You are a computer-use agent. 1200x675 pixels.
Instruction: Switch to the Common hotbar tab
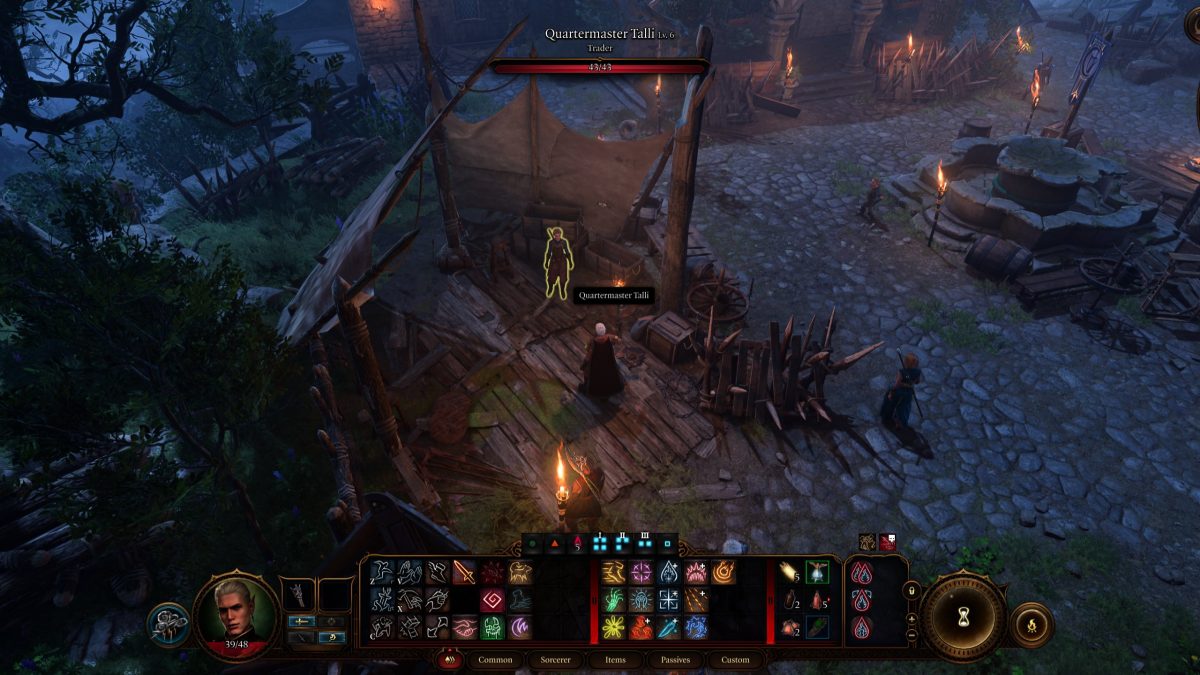click(x=495, y=660)
